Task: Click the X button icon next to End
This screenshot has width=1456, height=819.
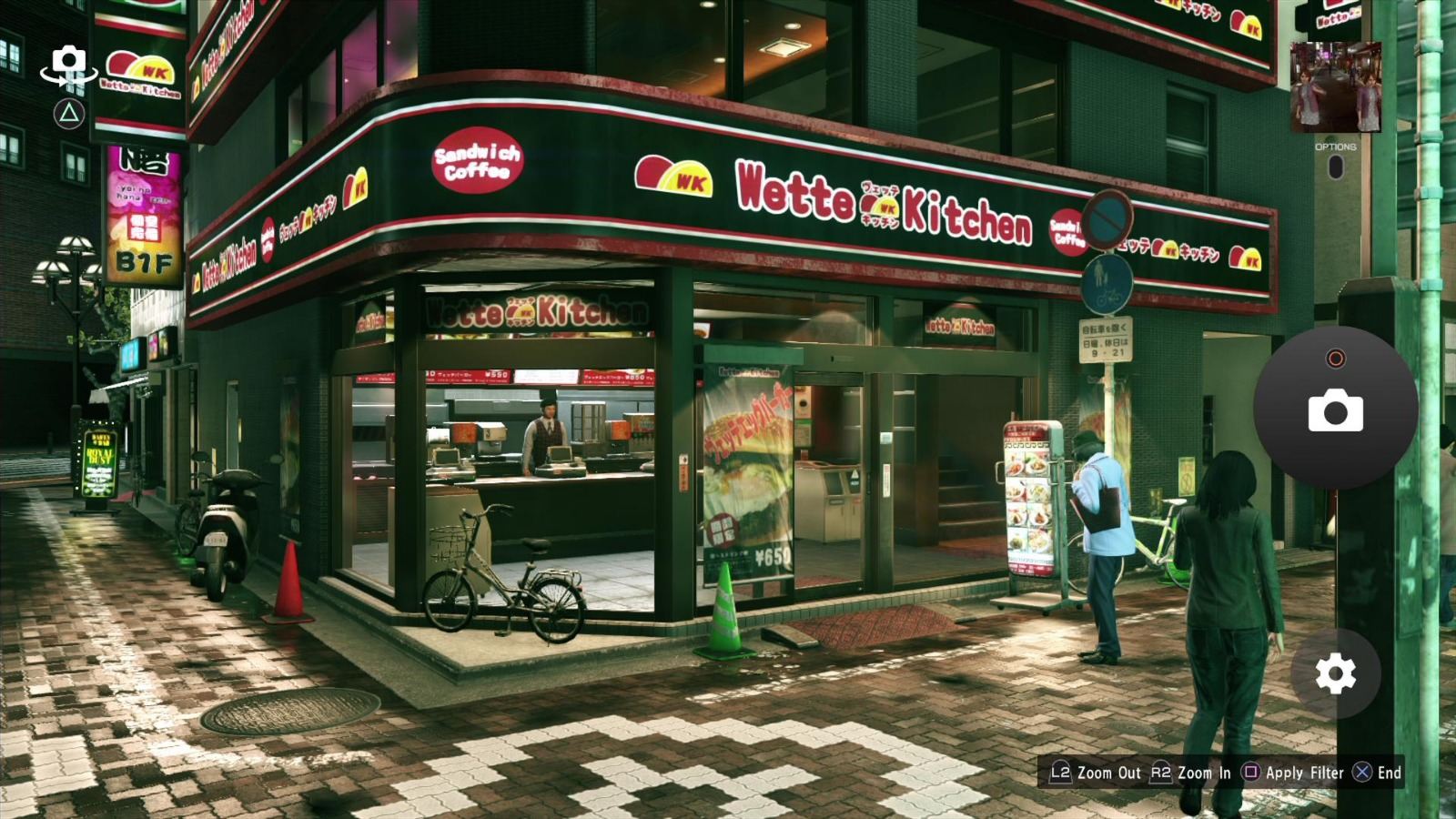Action: 1360,772
